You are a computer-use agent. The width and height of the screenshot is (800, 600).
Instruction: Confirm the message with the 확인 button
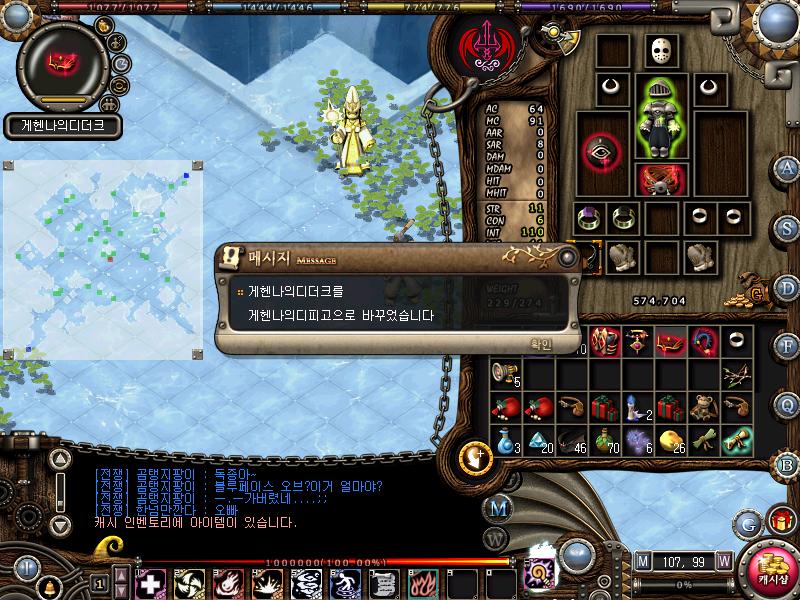tap(540, 343)
